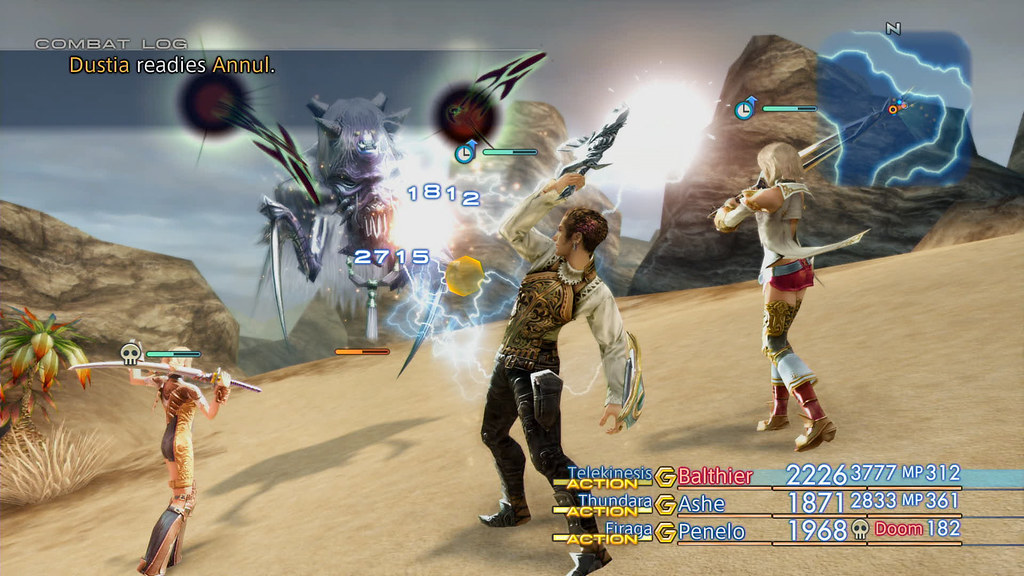This screenshot has height=576, width=1024.
Task: Open the minimap in the corner
Action: click(893, 108)
